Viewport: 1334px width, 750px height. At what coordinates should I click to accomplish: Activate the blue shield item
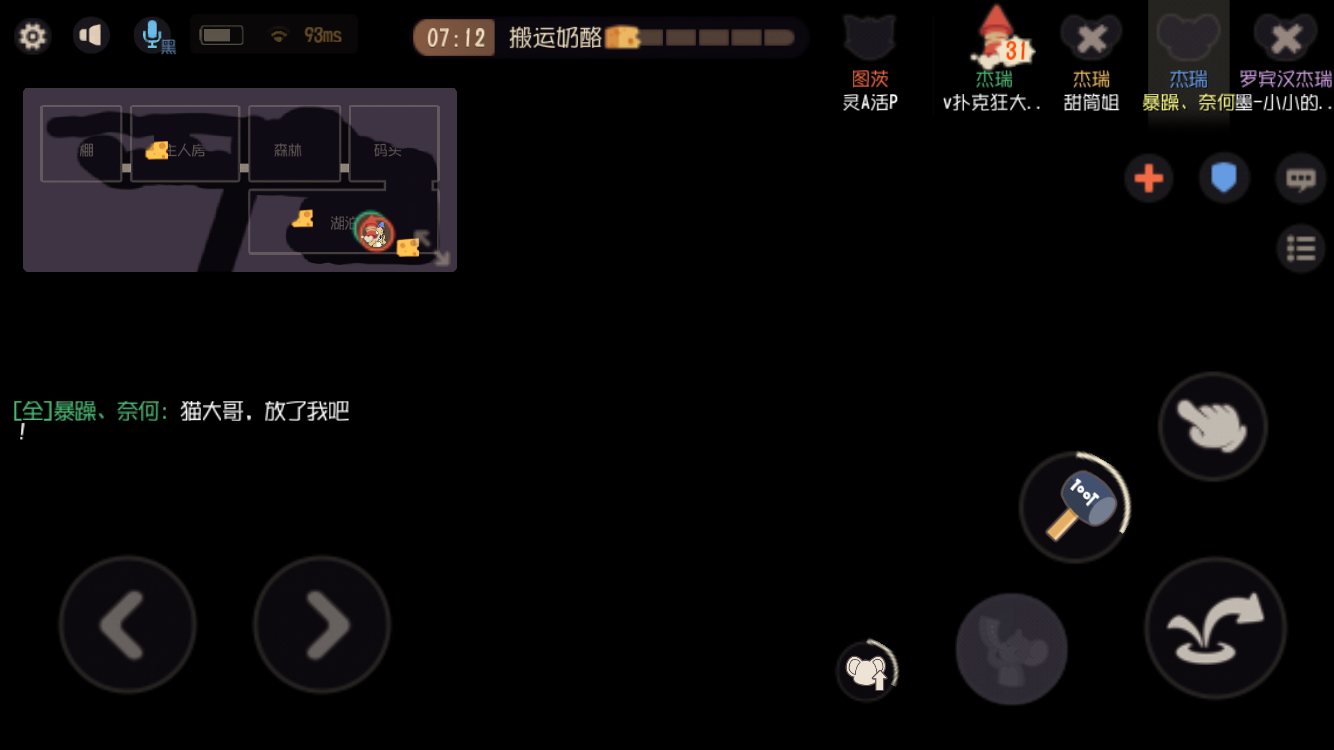click(1224, 176)
